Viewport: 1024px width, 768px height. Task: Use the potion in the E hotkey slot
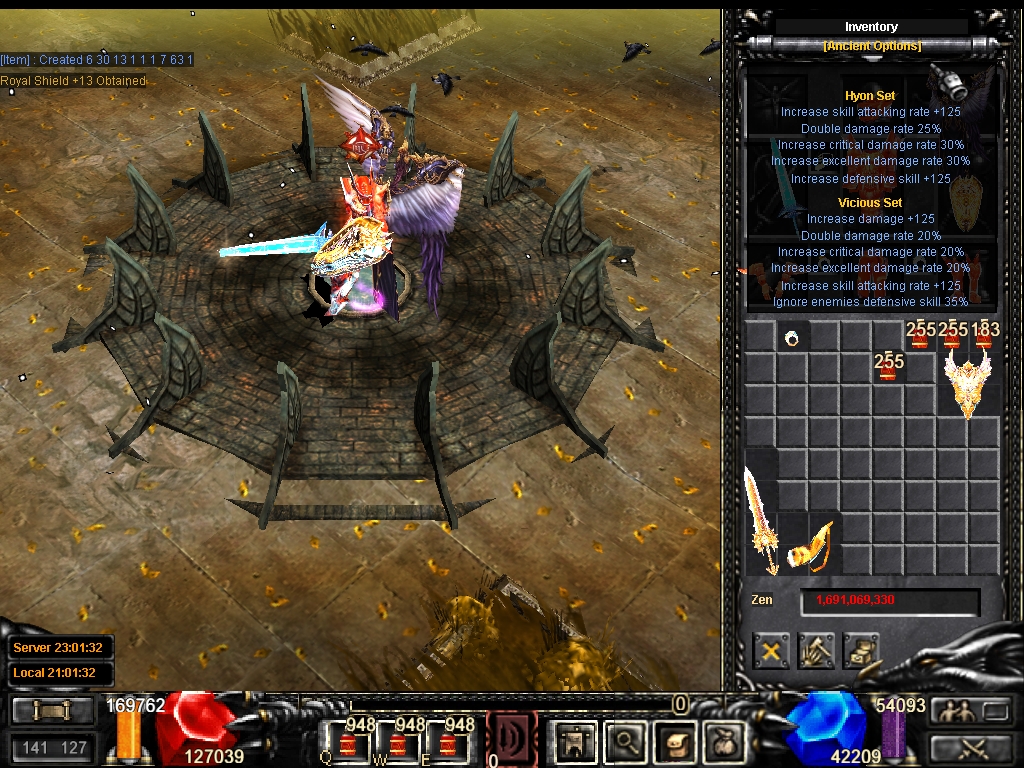coord(448,742)
